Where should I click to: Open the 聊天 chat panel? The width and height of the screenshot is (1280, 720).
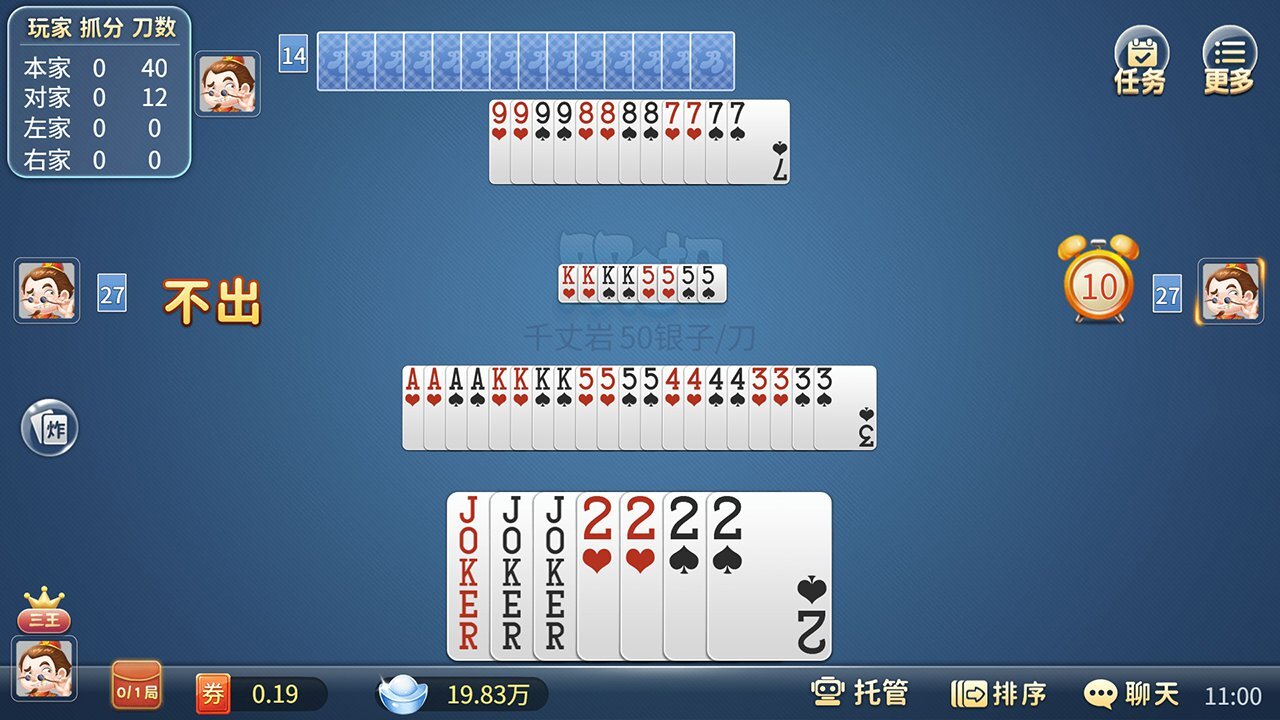tap(1131, 693)
